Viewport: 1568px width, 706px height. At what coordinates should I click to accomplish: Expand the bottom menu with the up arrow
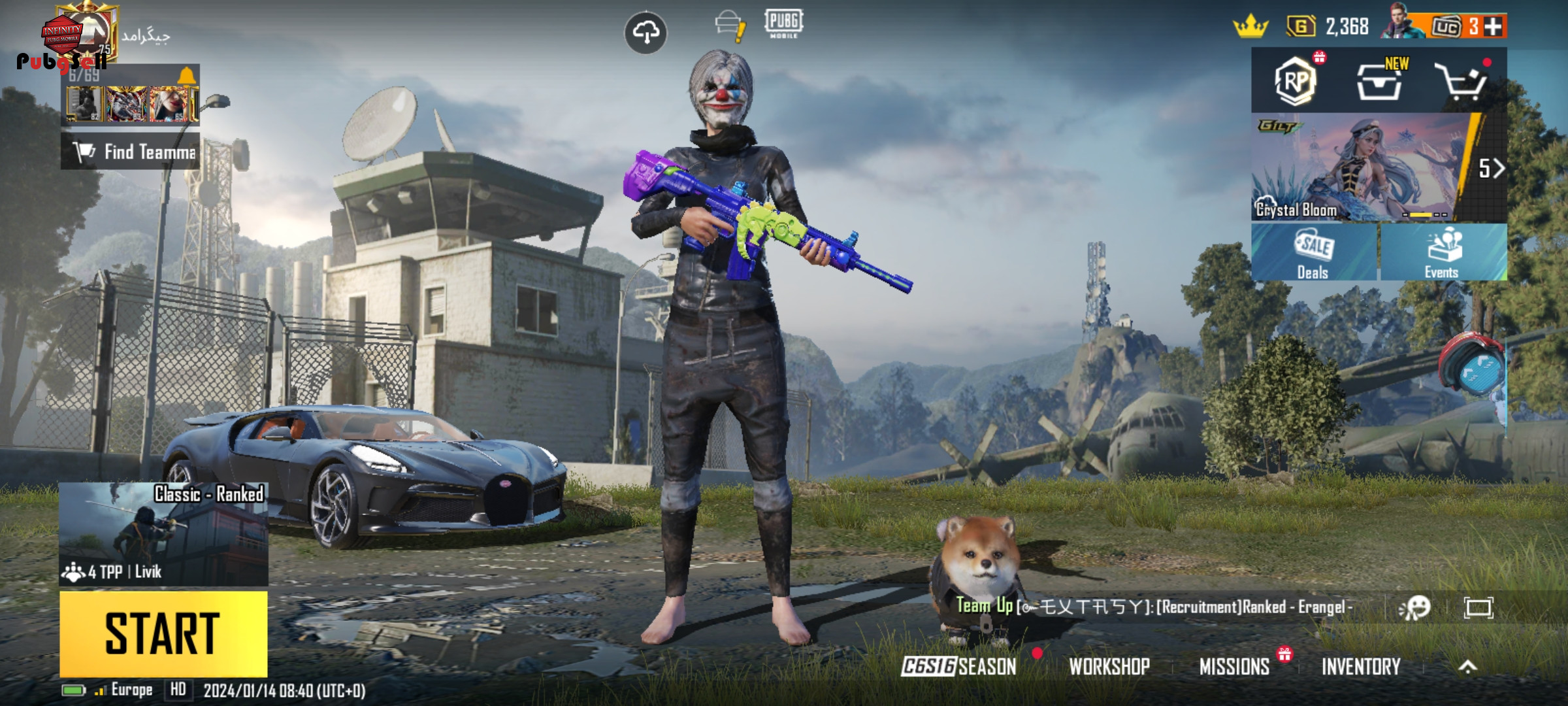(1468, 667)
